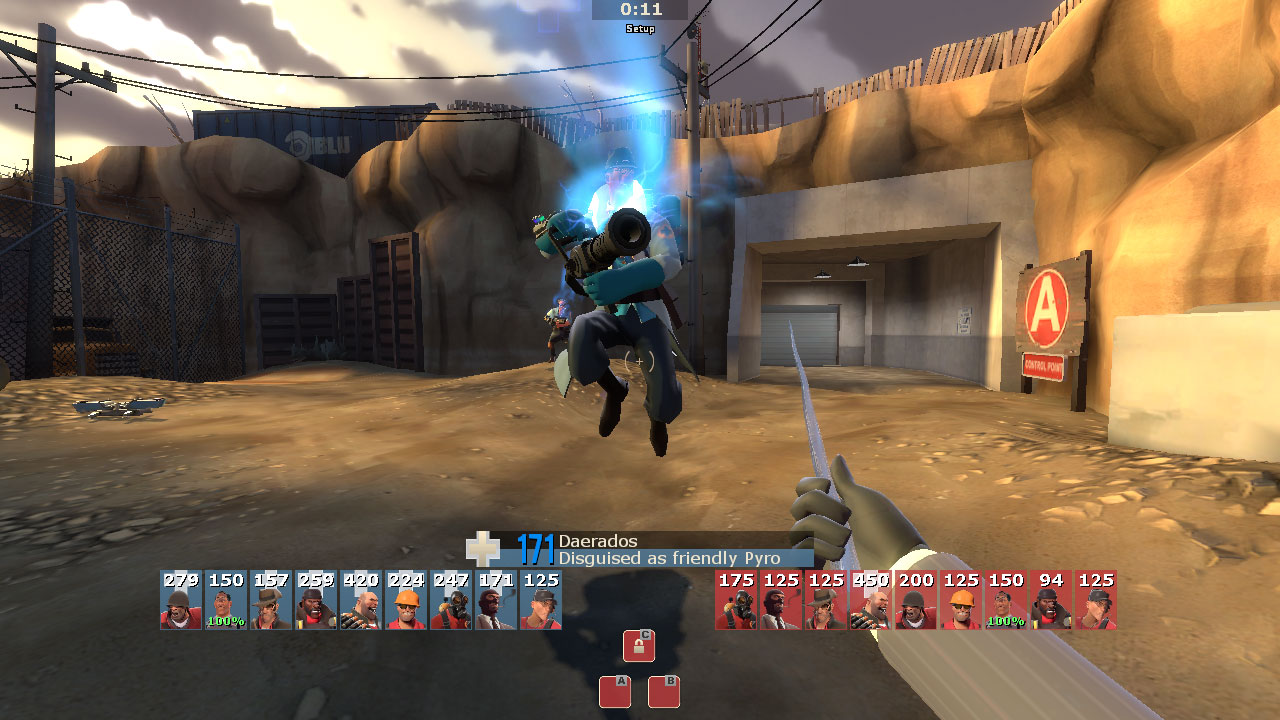The image size is (1280, 720).
Task: Select the BLU Soldier portrait
Action: coord(181,600)
